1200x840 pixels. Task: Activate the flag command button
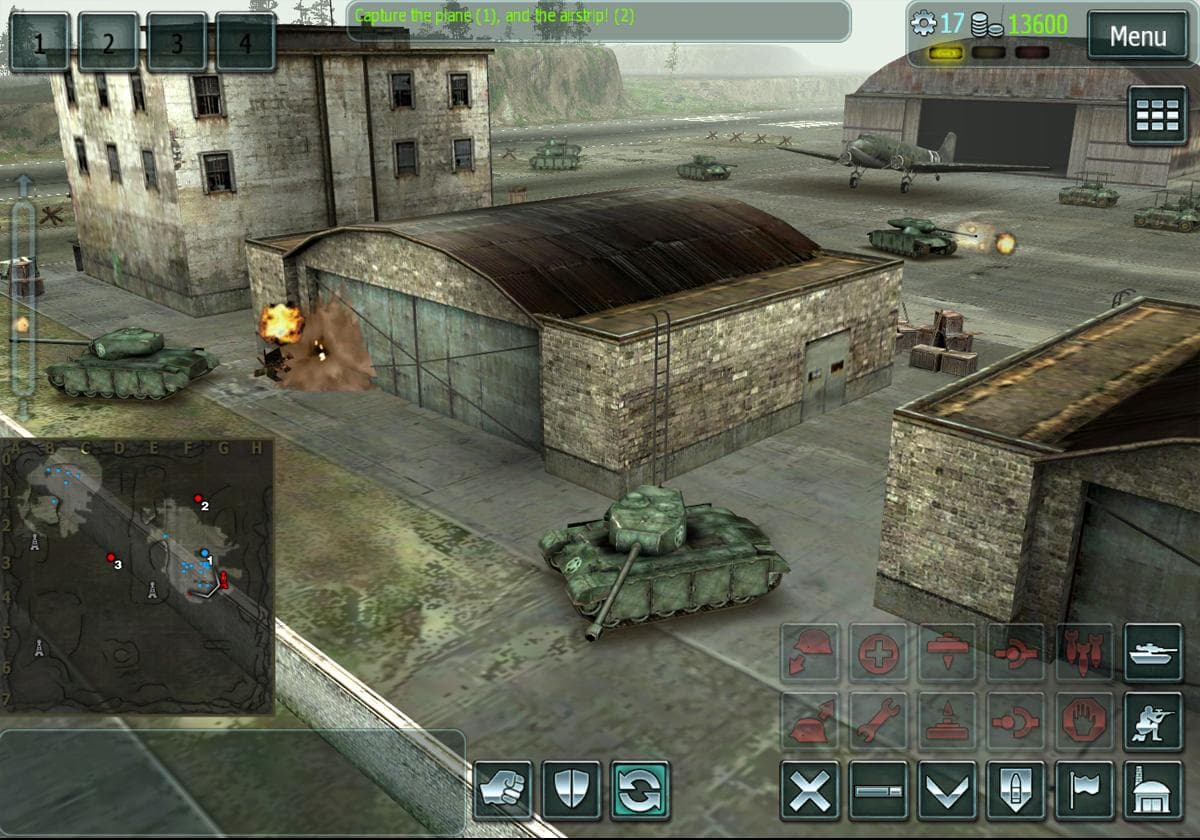(x=1085, y=790)
